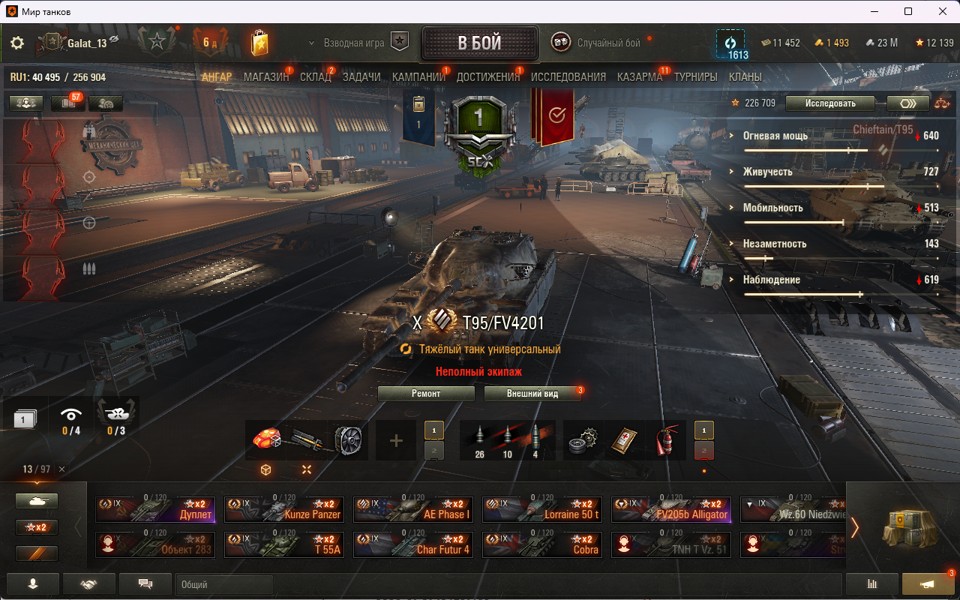This screenshot has height=600, width=960.
Task: Switch to the МАГАЗИН tab
Action: pyautogui.click(x=265, y=77)
